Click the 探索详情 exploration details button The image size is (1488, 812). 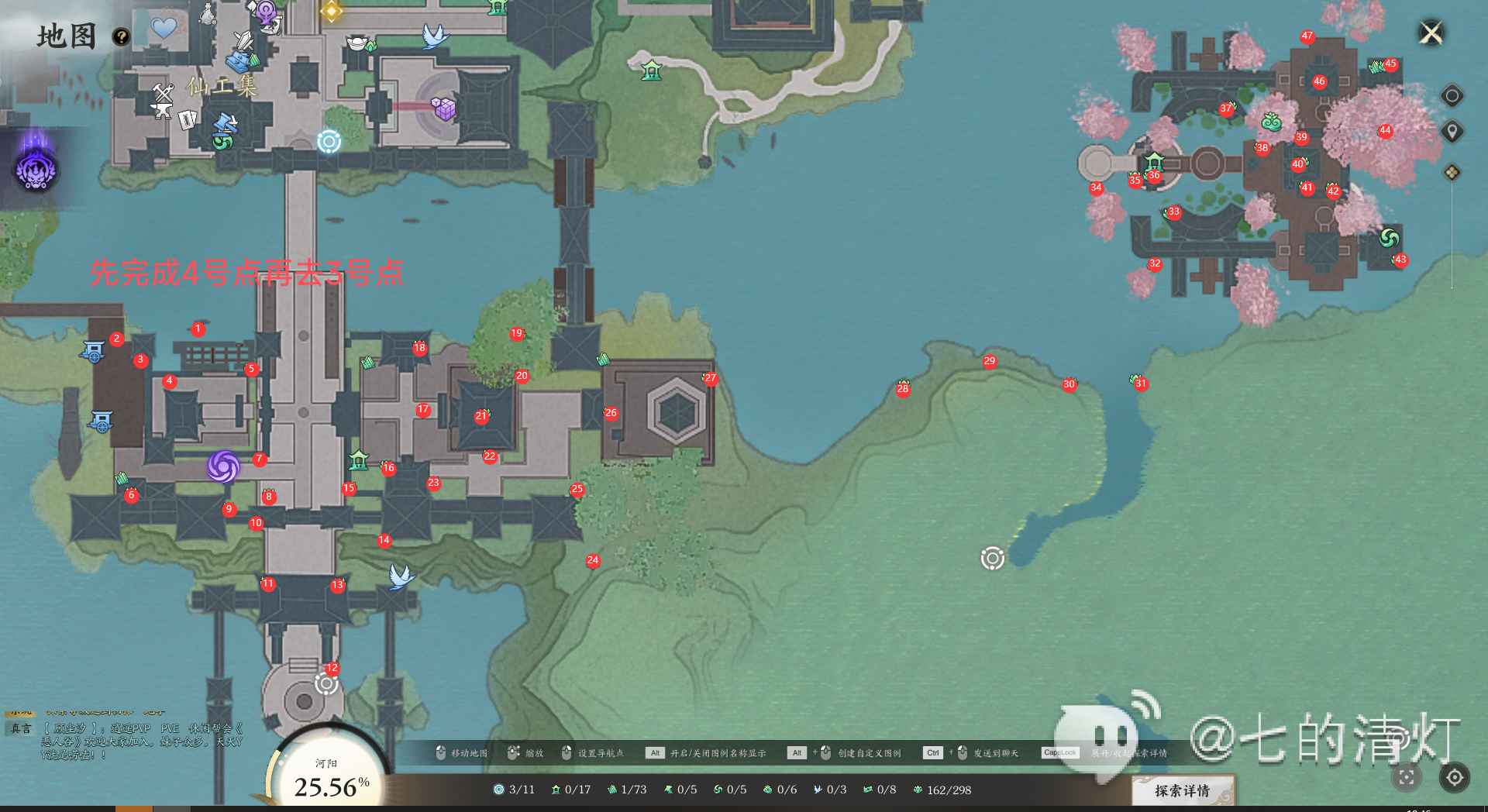pos(1182,790)
